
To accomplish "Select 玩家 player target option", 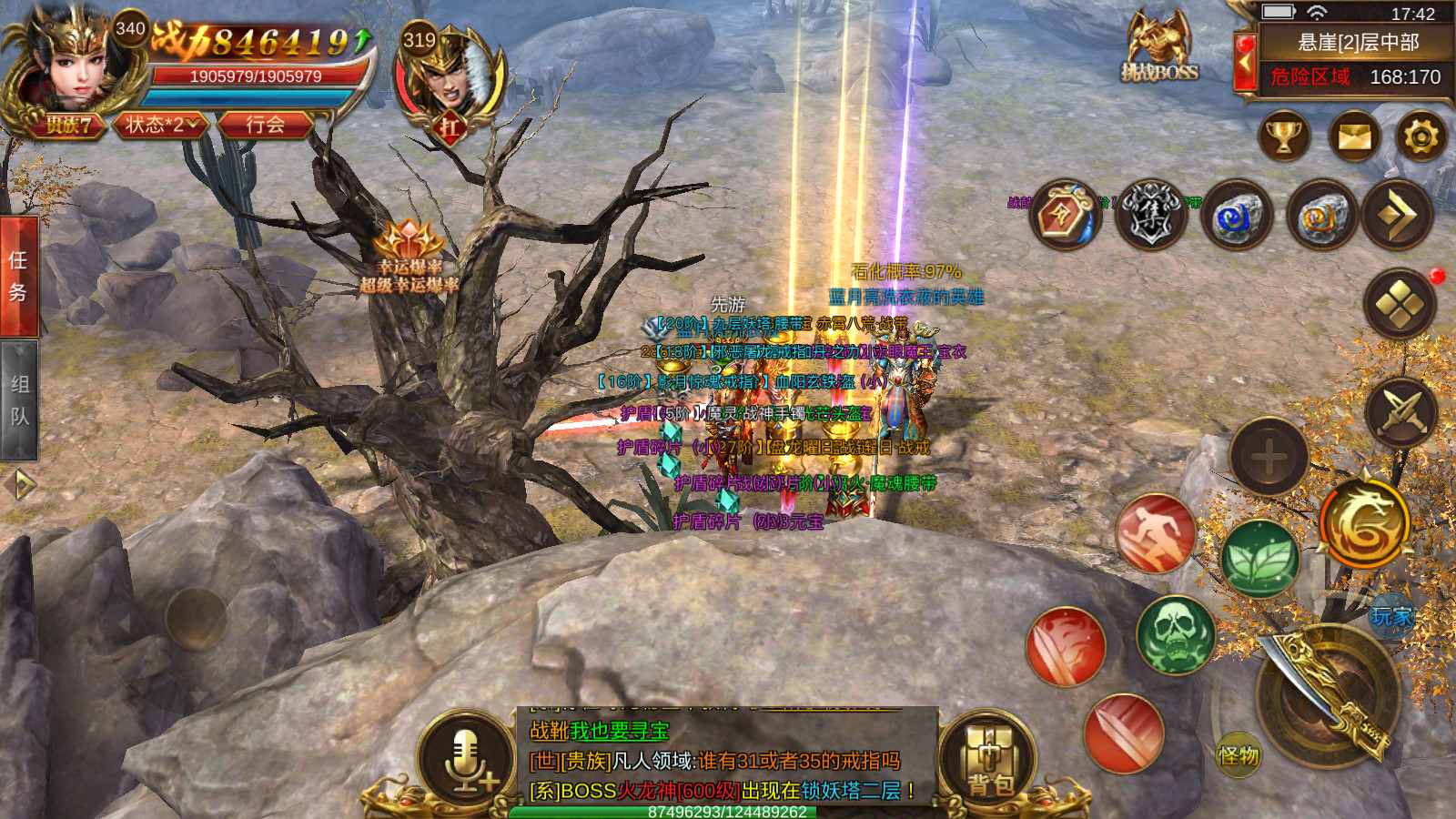I will (x=1390, y=617).
